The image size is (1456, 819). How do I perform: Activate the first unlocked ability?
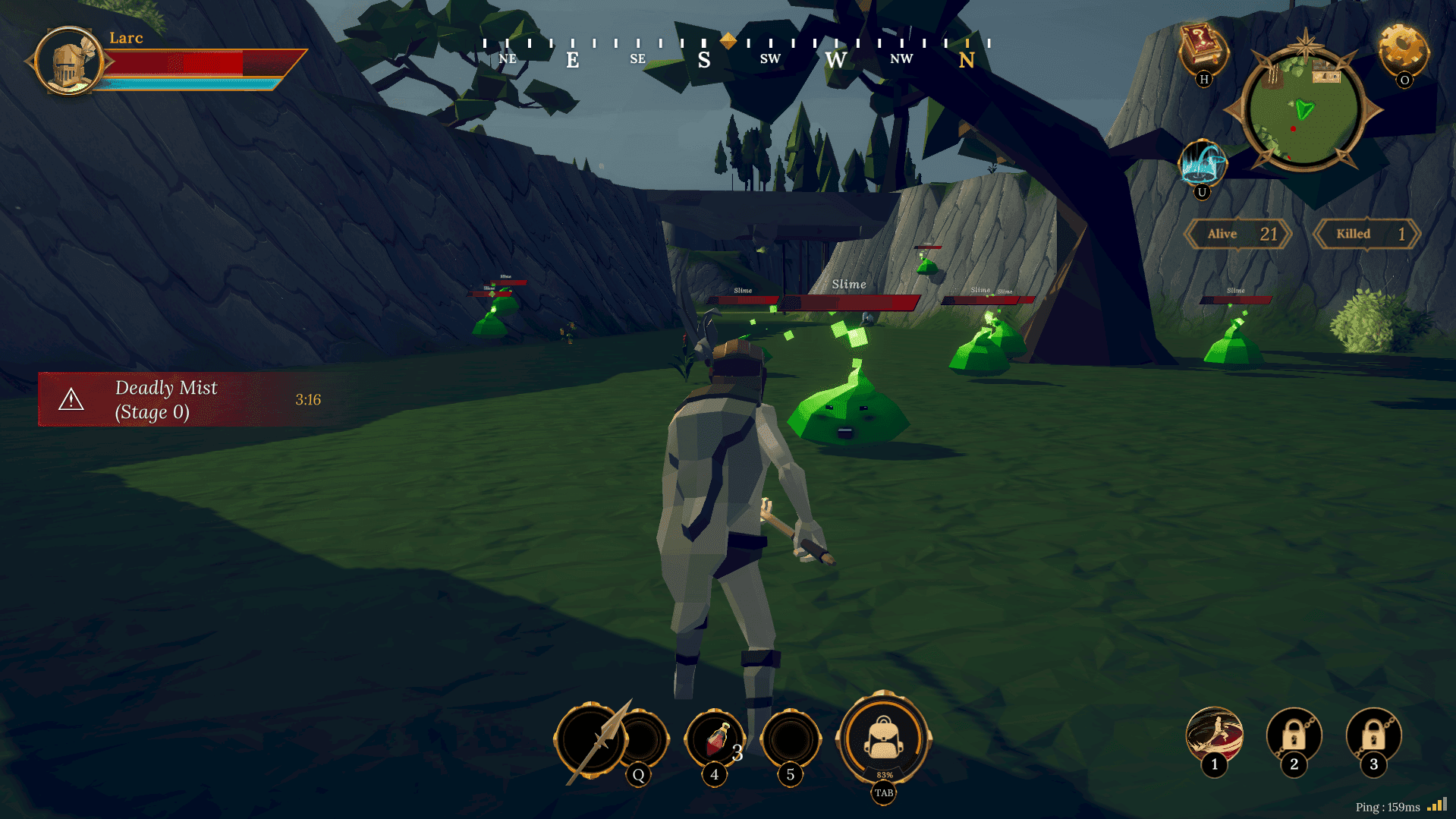click(x=1214, y=735)
